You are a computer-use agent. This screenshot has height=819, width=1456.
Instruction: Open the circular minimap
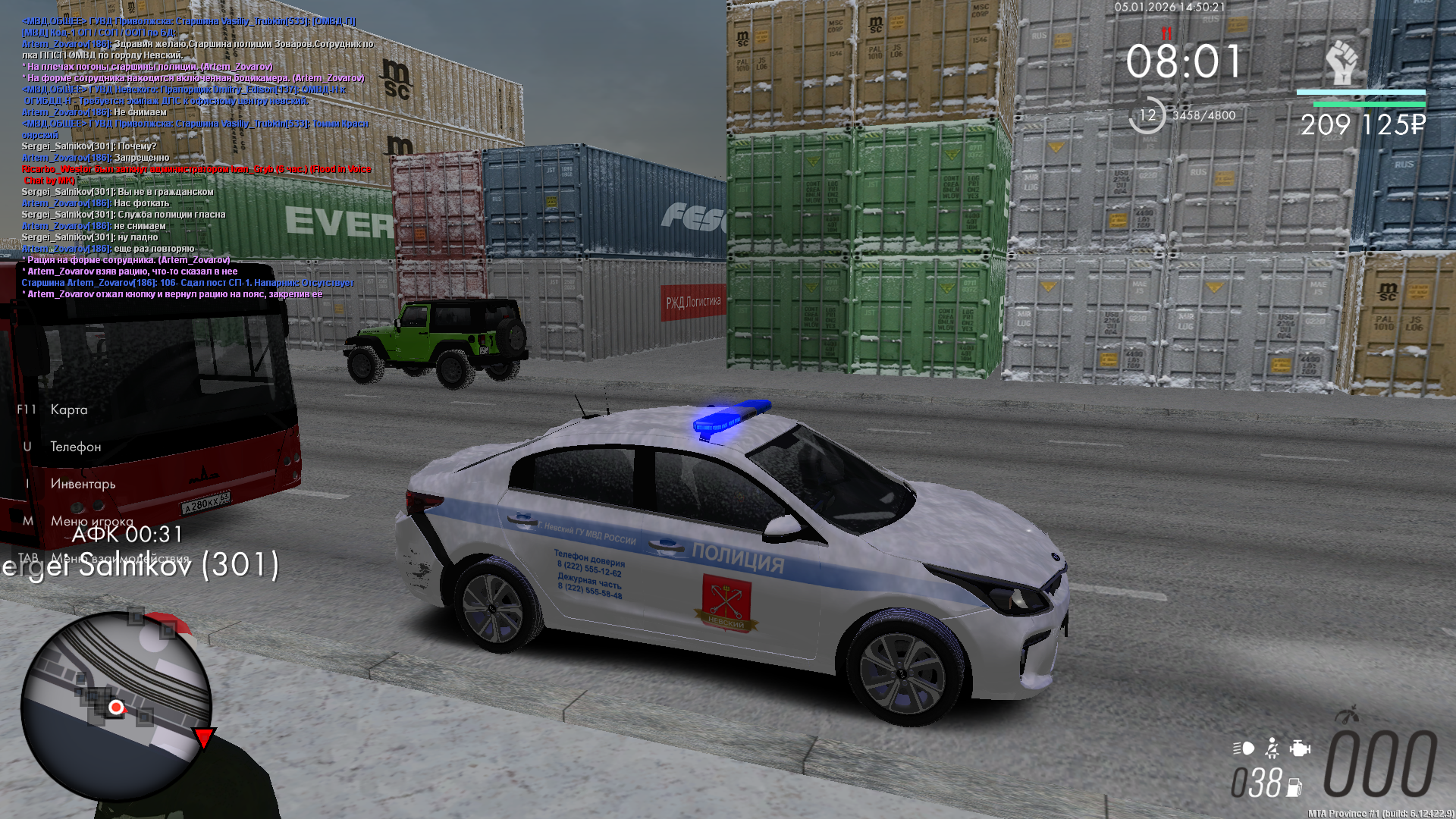point(115,707)
